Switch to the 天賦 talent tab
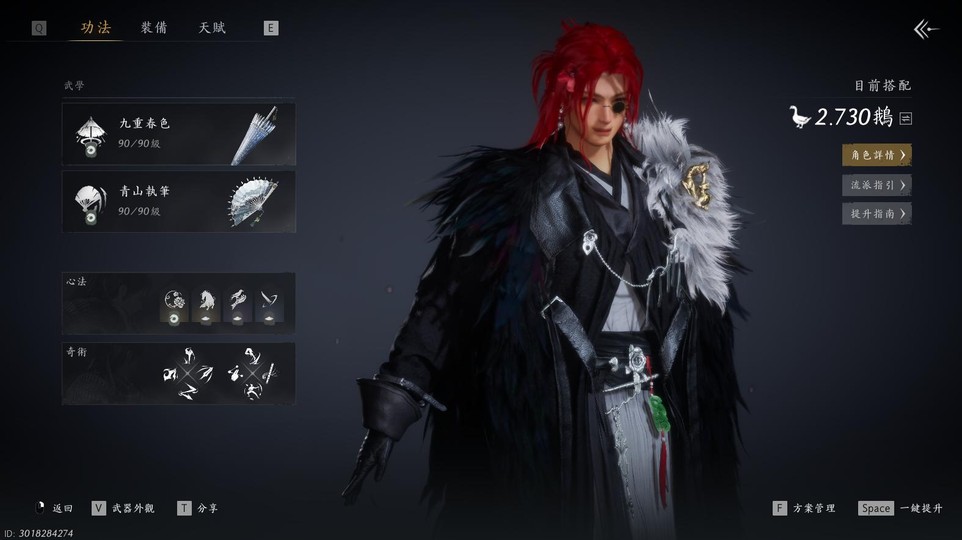The width and height of the screenshot is (962, 540). click(212, 28)
